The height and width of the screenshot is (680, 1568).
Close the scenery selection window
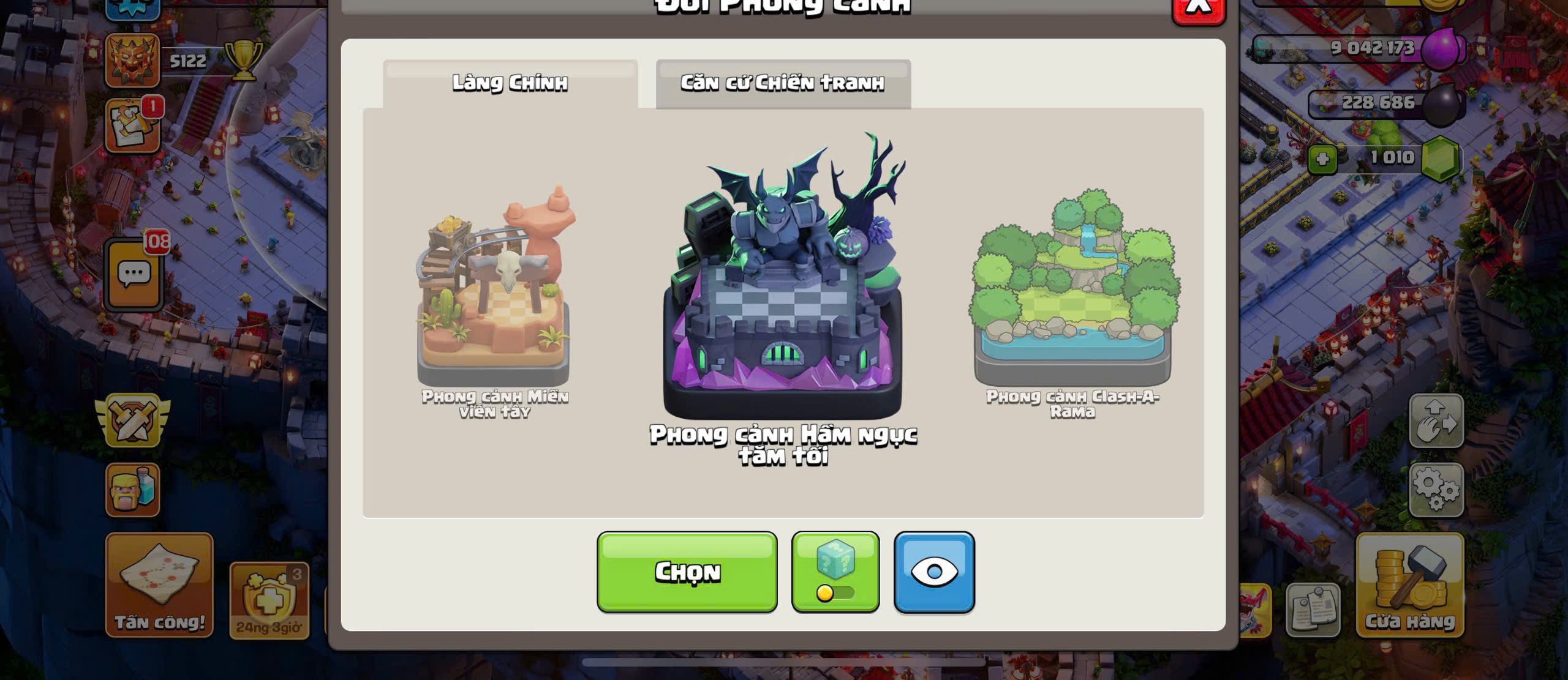coord(1198,9)
